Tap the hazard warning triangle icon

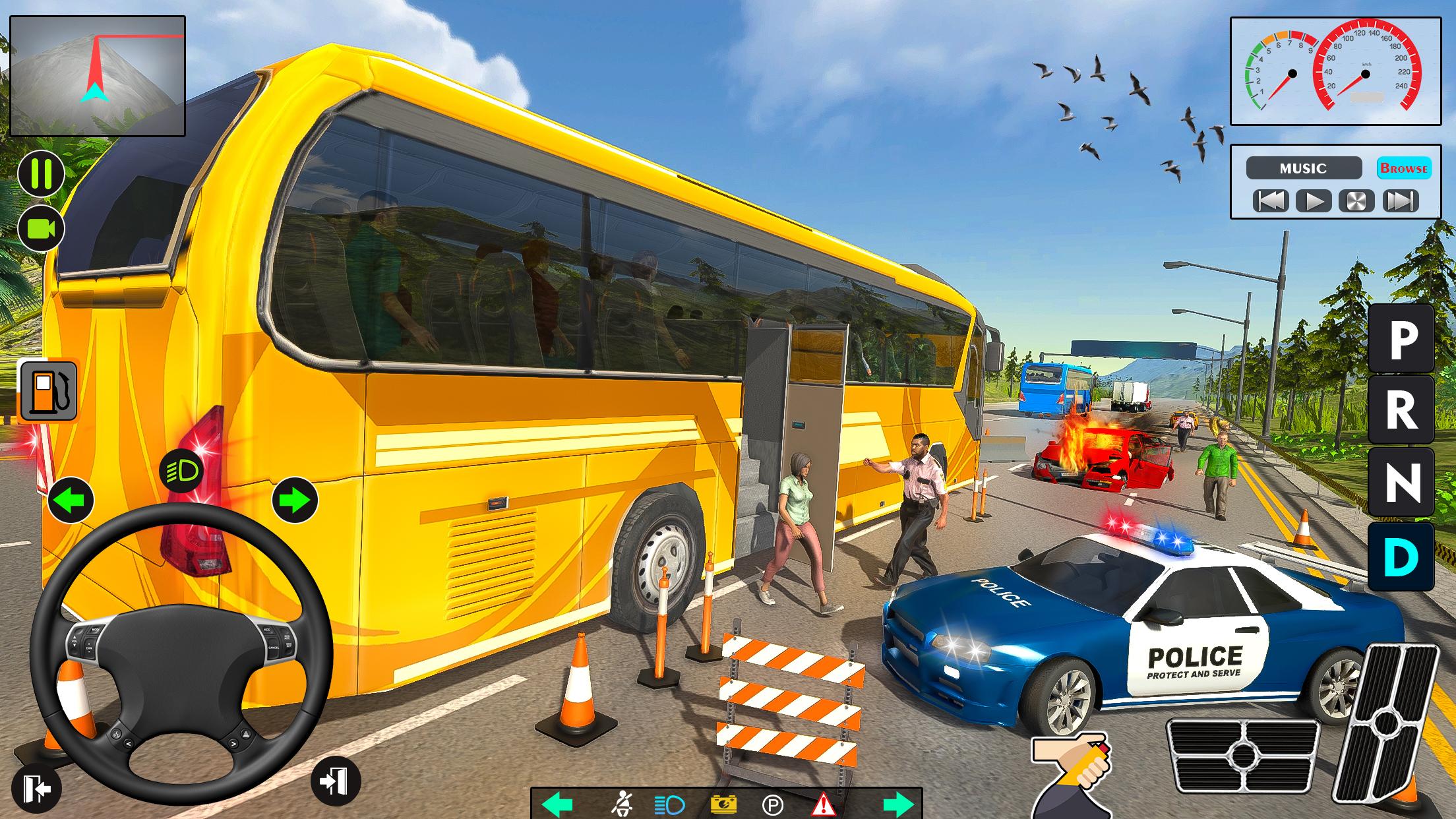(x=823, y=803)
